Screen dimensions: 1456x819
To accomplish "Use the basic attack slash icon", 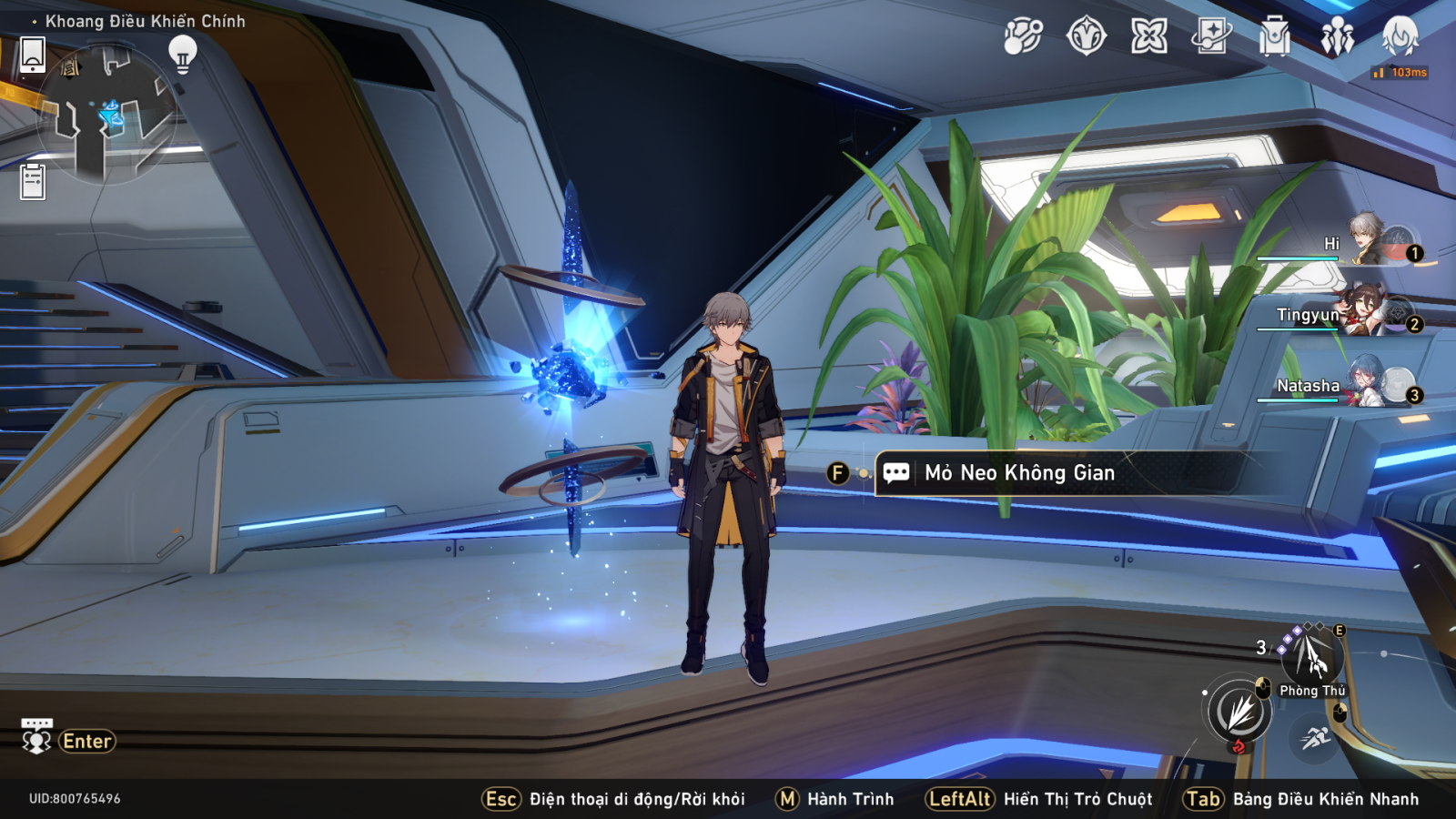I will 1239,711.
